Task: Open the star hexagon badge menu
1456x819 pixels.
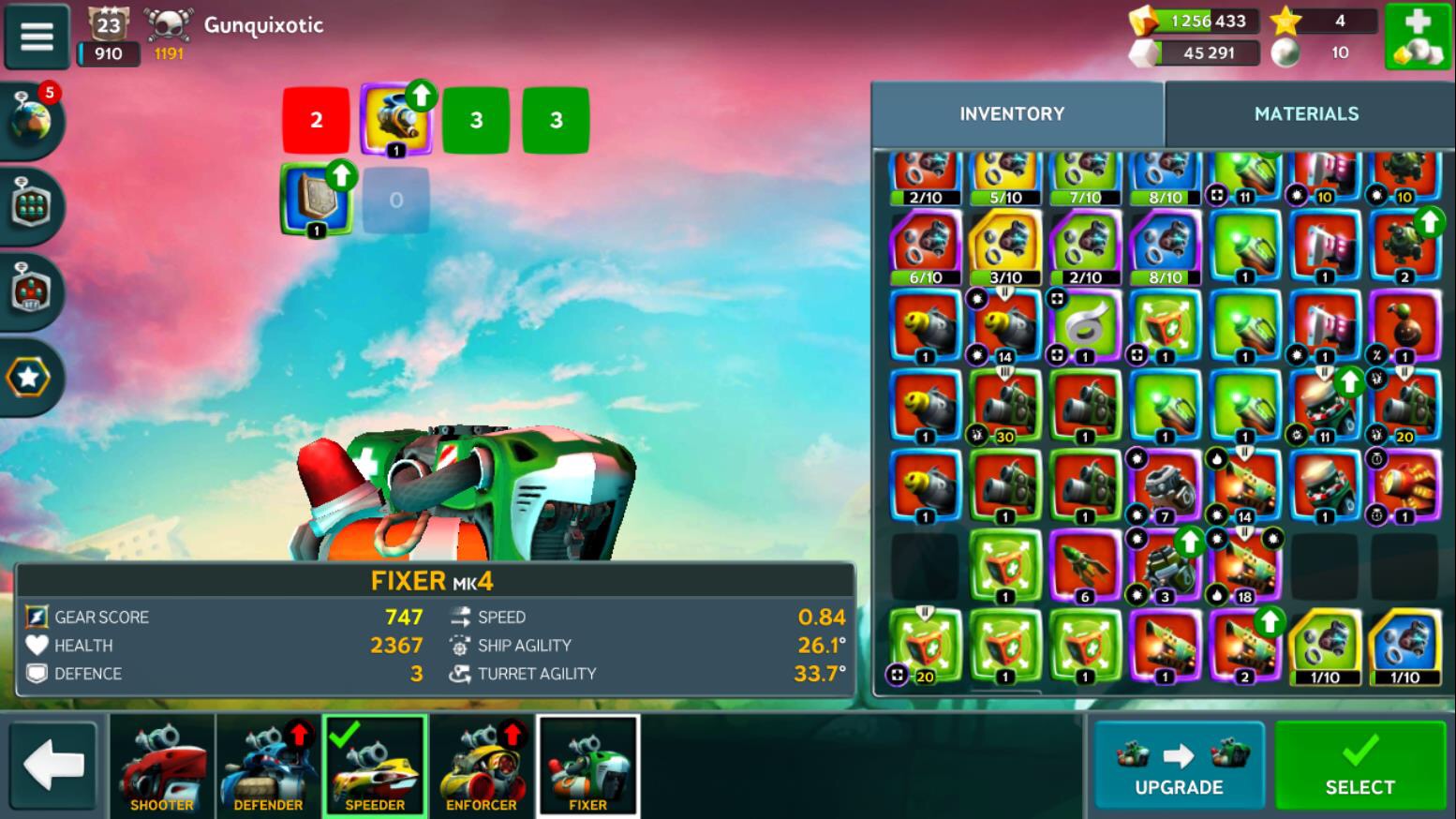Action: coord(29,378)
